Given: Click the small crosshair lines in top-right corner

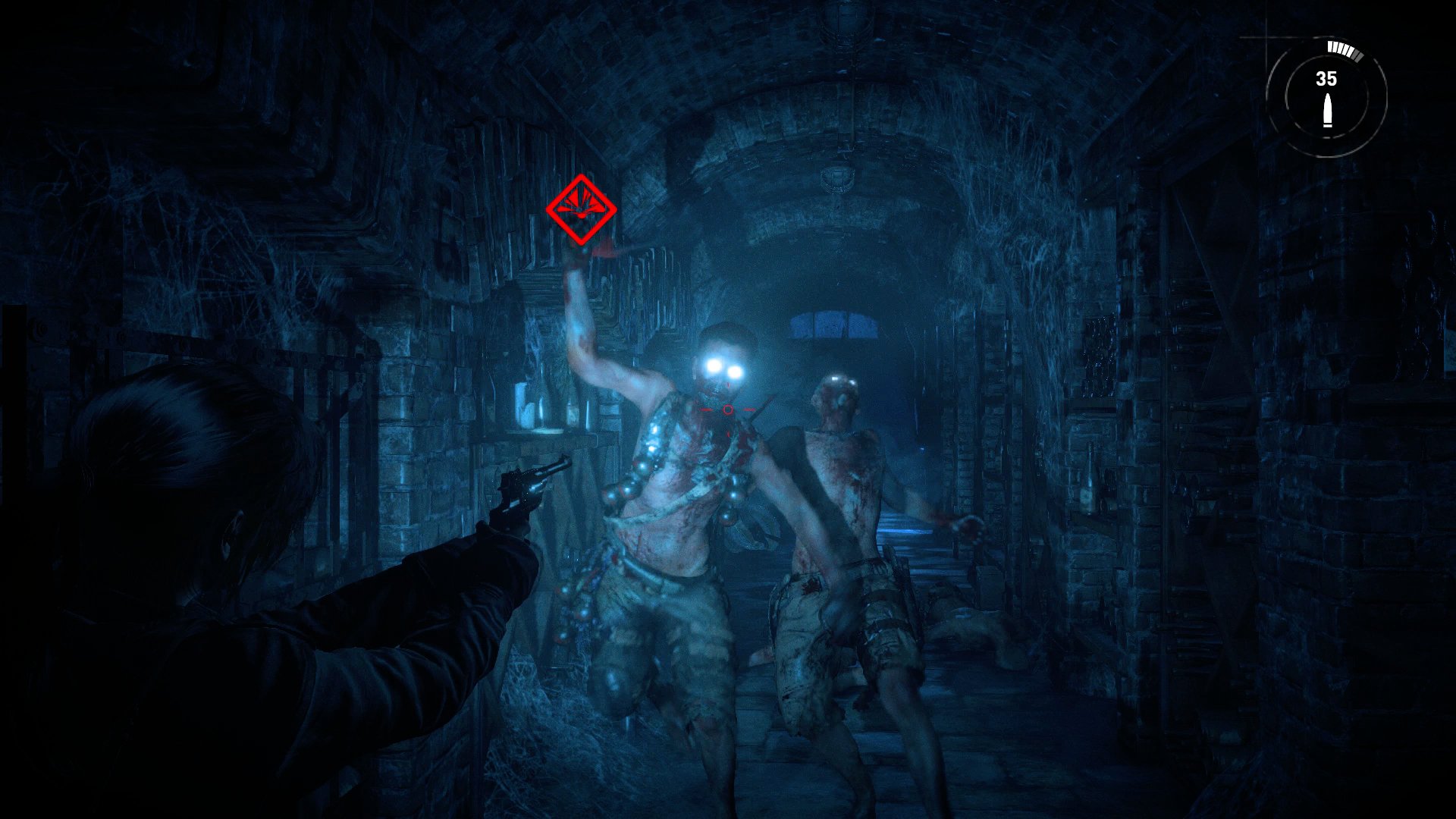Looking at the screenshot, I should coord(1266,37).
